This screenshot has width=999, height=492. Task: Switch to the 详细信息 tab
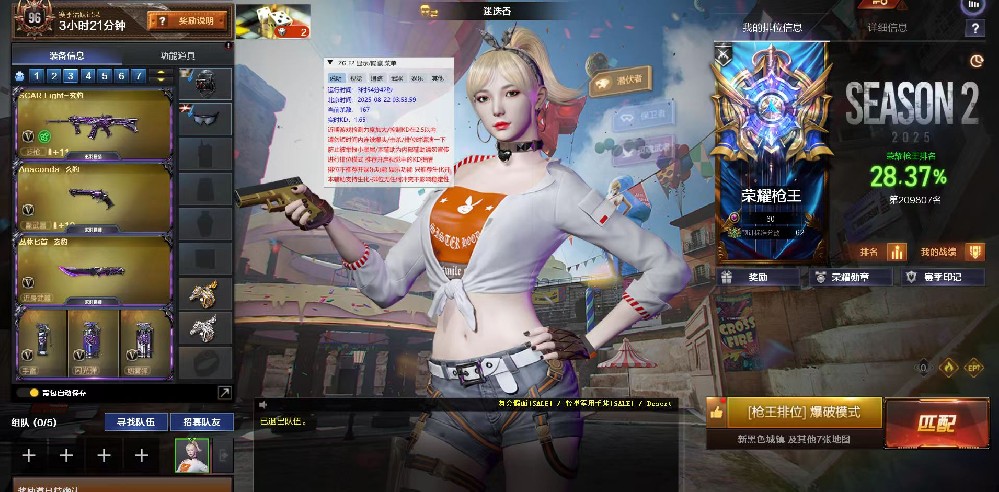887,28
